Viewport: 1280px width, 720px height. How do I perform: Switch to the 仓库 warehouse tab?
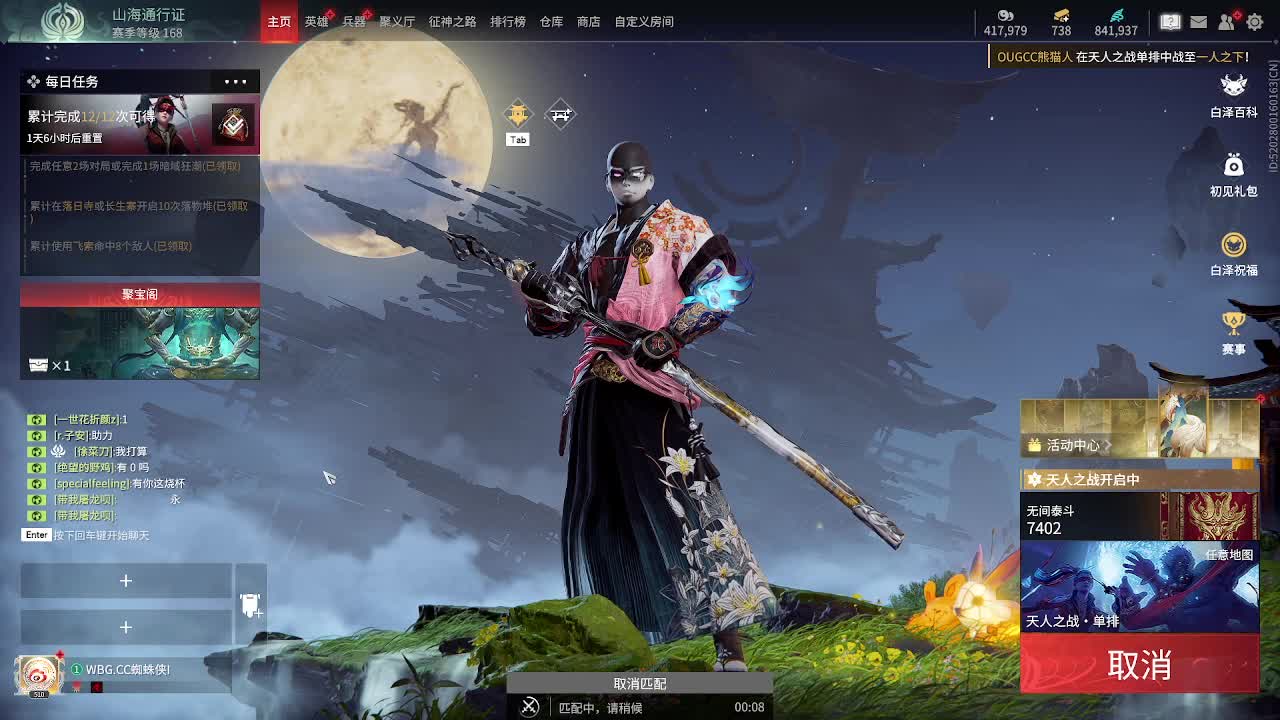pyautogui.click(x=549, y=21)
